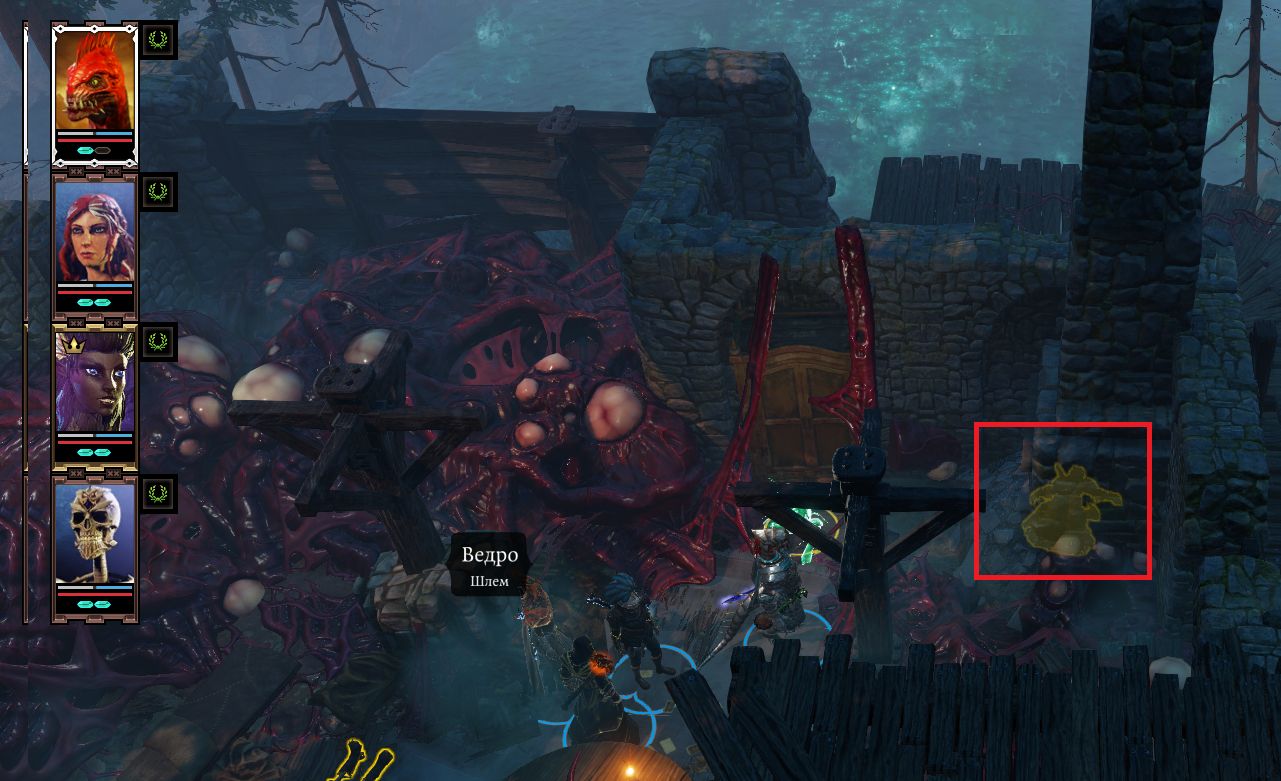Choose the crowned purple-skinned character portrait

tap(94, 383)
